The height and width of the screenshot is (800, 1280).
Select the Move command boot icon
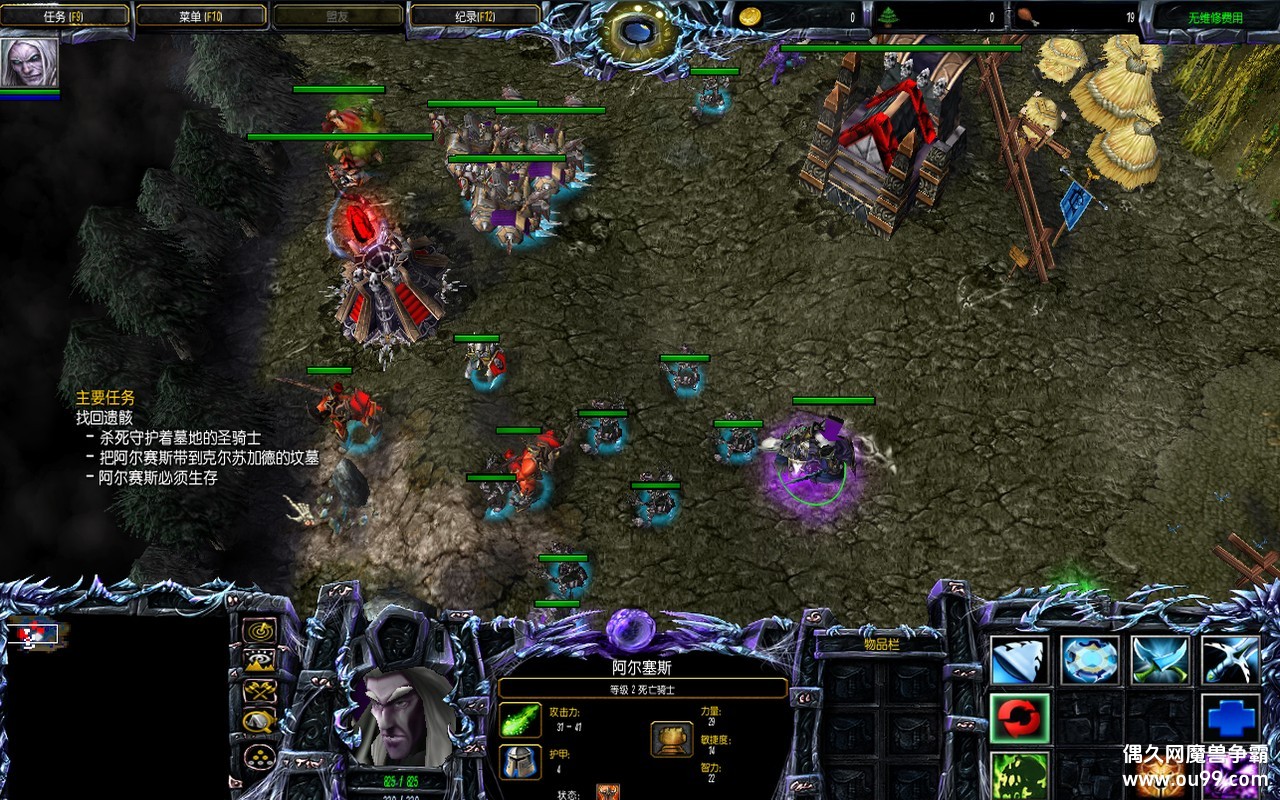tap(1020, 660)
